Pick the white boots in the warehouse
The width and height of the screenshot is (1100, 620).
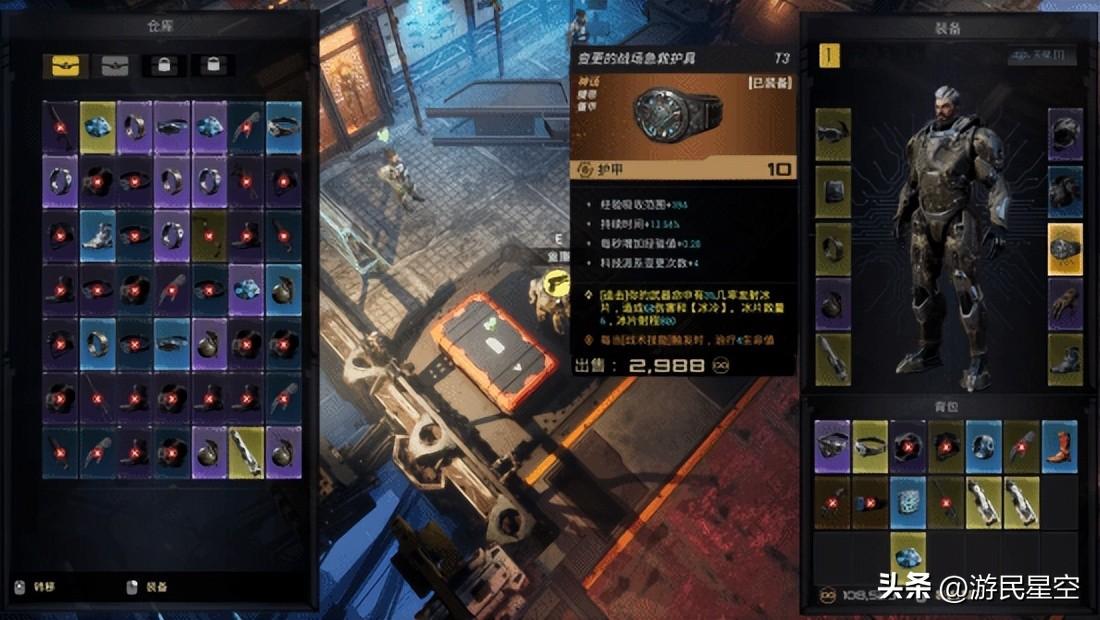pyautogui.click(x=98, y=235)
